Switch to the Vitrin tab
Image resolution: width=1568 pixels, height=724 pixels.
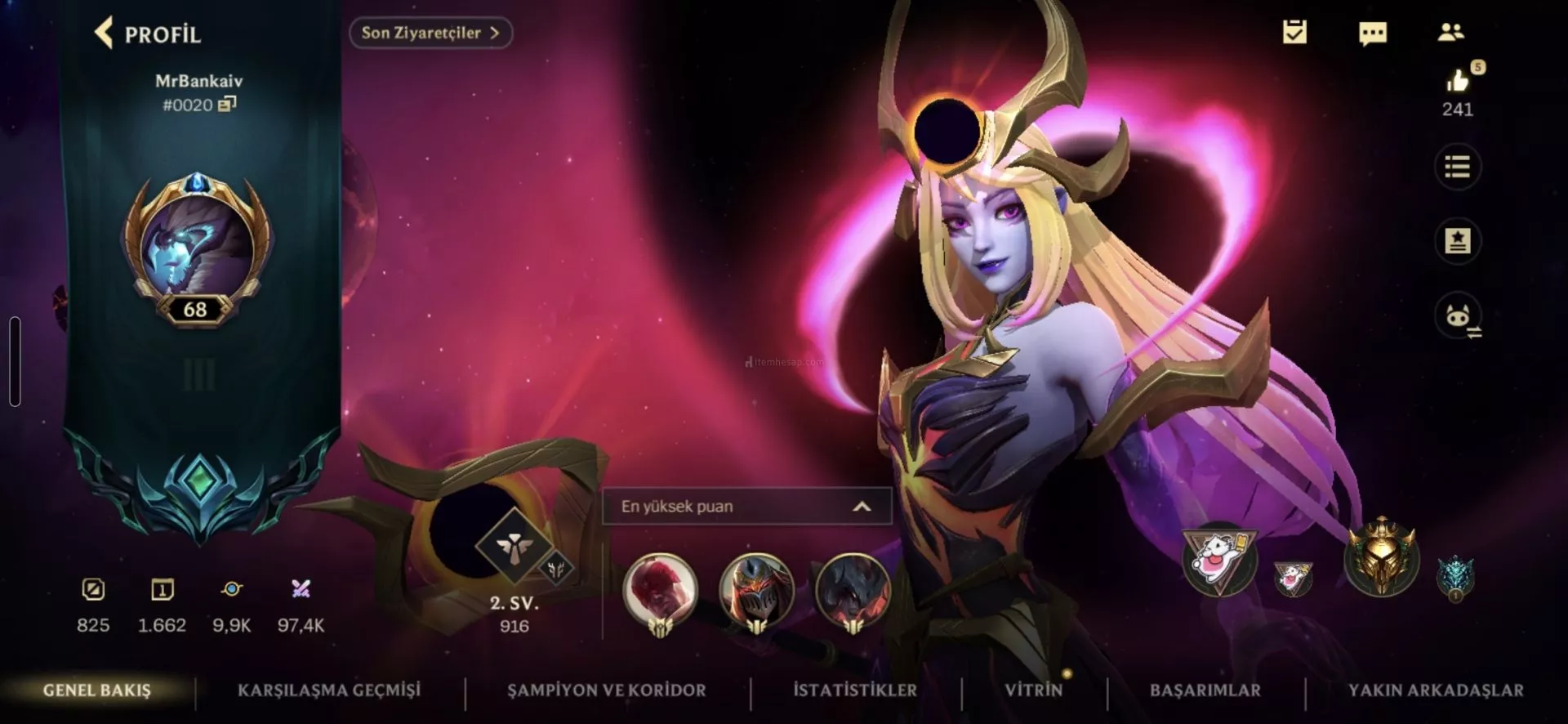[1034, 690]
